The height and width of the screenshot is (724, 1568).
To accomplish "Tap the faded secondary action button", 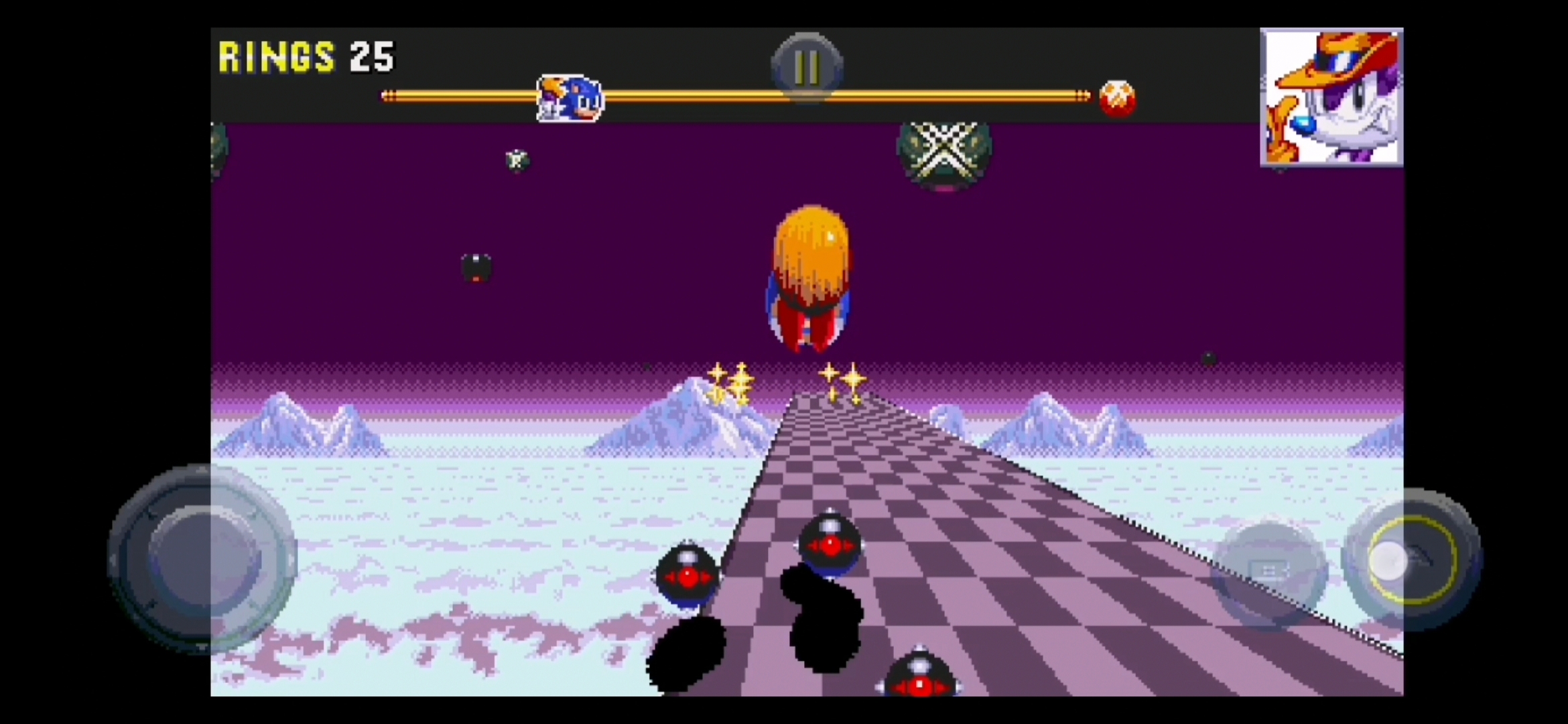I will coord(1269,571).
